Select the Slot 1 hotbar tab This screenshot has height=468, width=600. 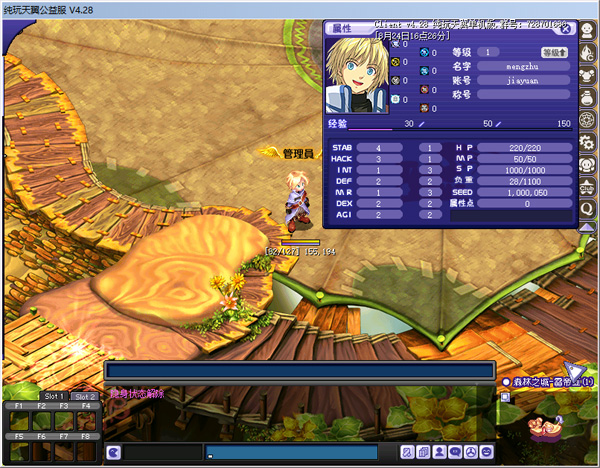tap(53, 397)
